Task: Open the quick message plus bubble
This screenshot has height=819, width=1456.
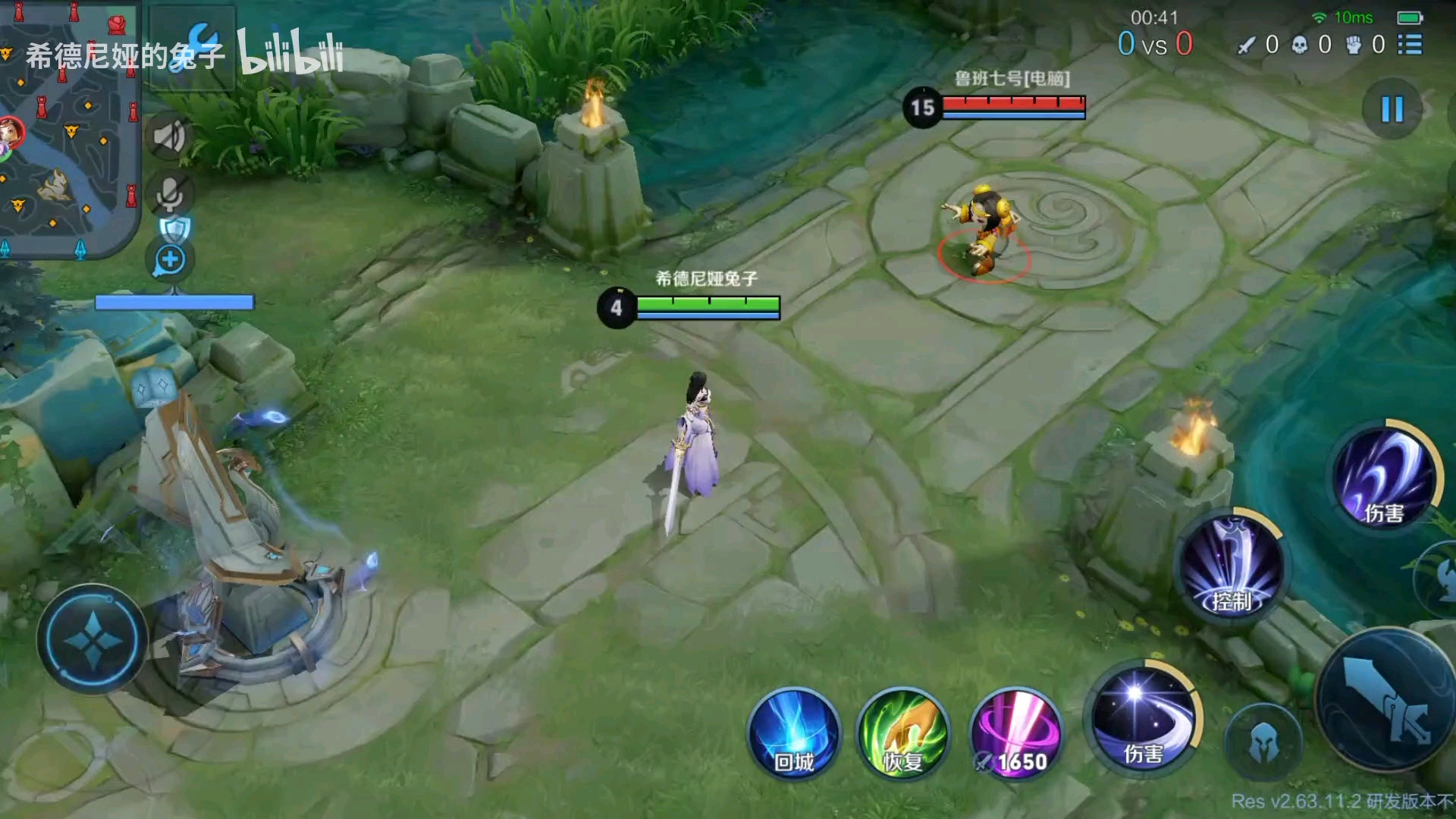Action: 170,260
